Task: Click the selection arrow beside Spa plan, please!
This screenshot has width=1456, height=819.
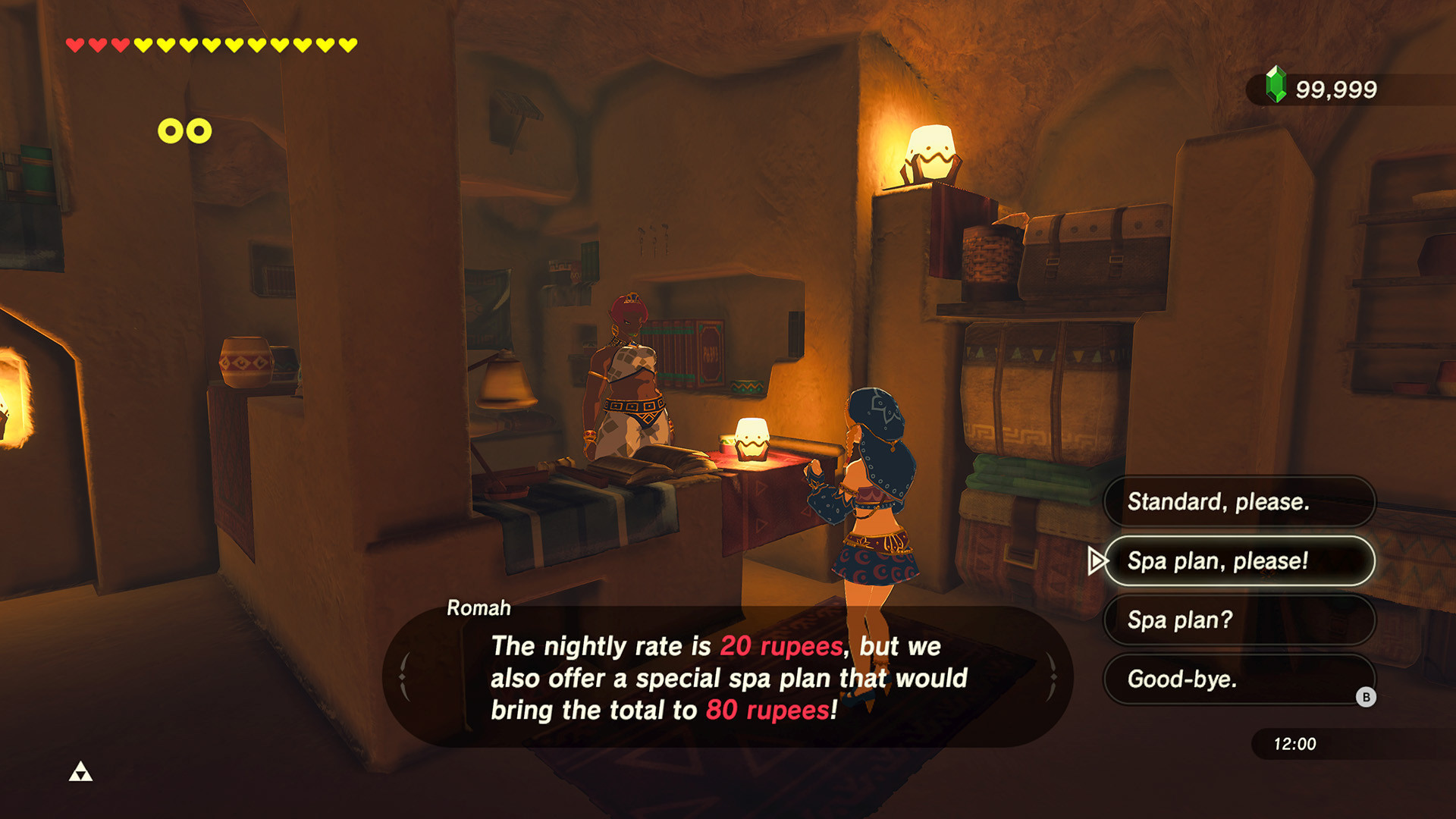Action: [1098, 561]
